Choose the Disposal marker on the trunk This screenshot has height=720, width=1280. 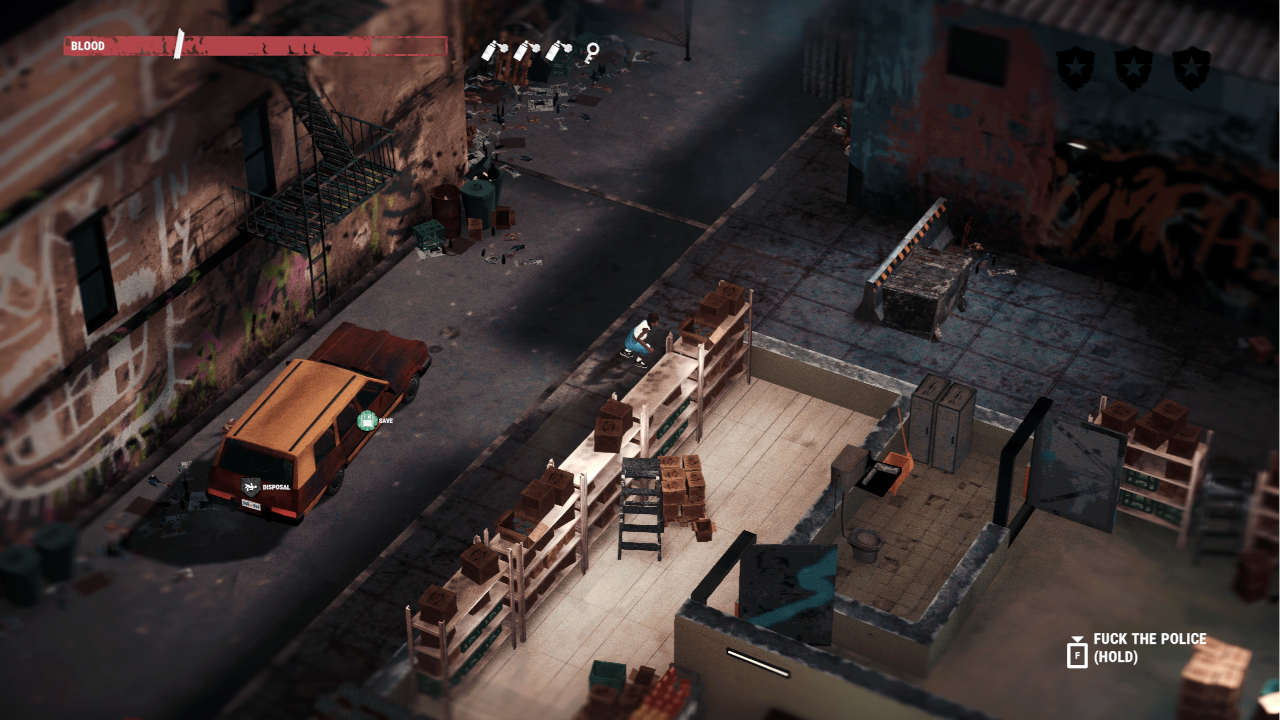(251, 487)
